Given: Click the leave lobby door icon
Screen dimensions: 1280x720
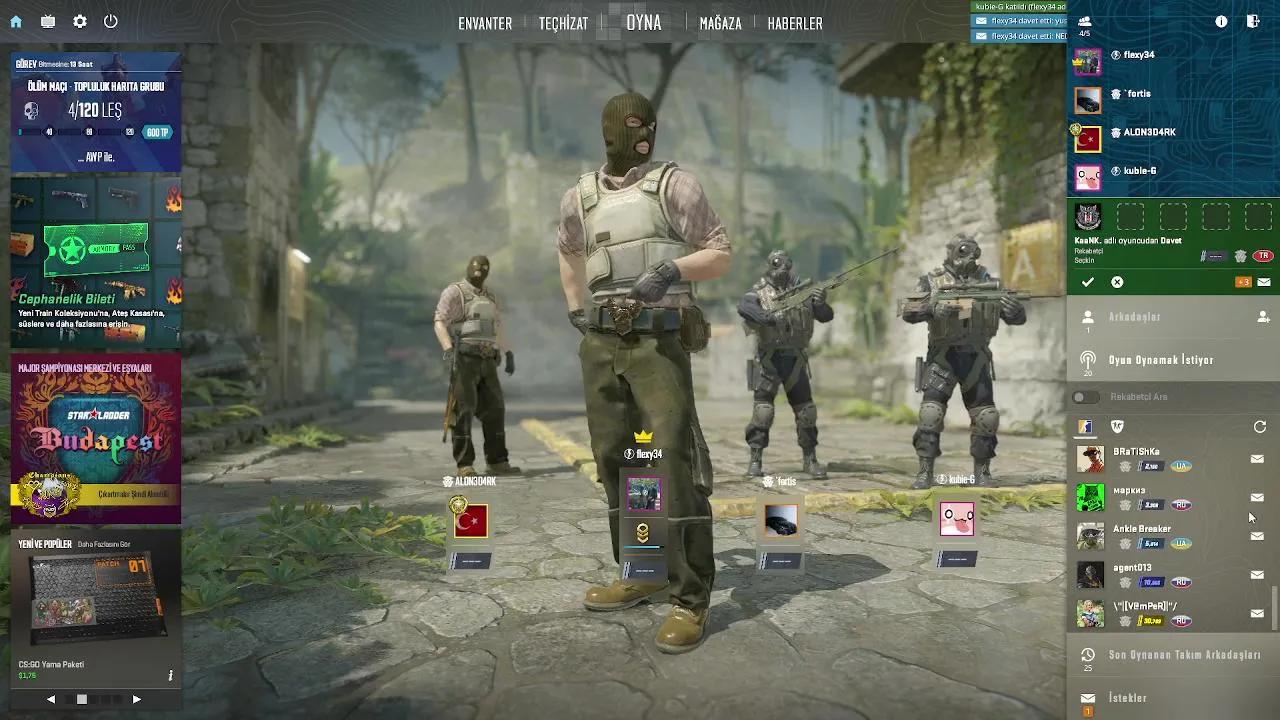Looking at the screenshot, I should point(1251,20).
